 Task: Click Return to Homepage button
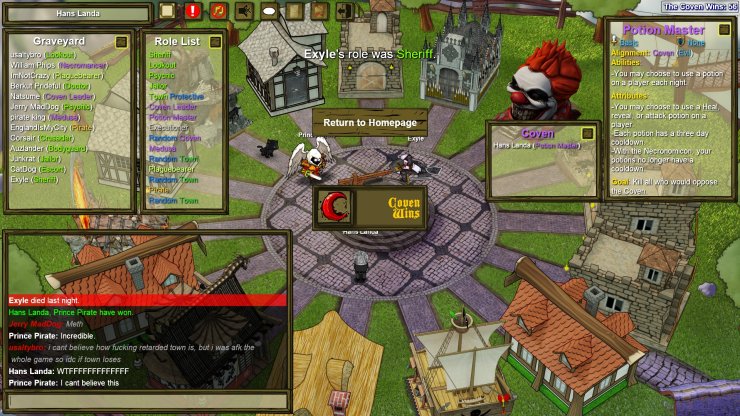point(370,122)
